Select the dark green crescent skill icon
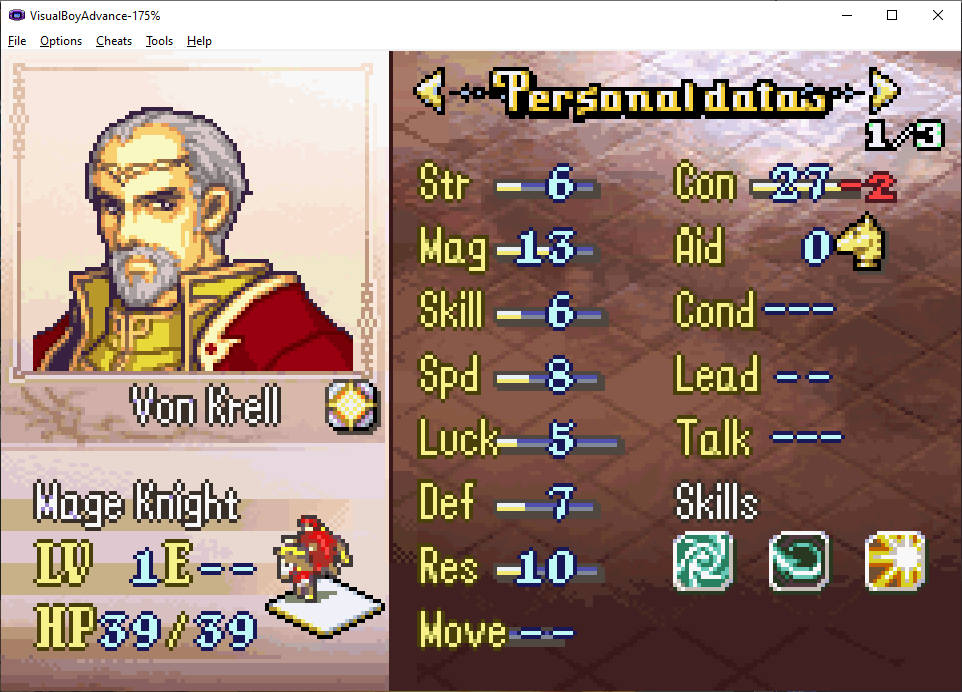Image resolution: width=962 pixels, height=692 pixels. (x=798, y=561)
